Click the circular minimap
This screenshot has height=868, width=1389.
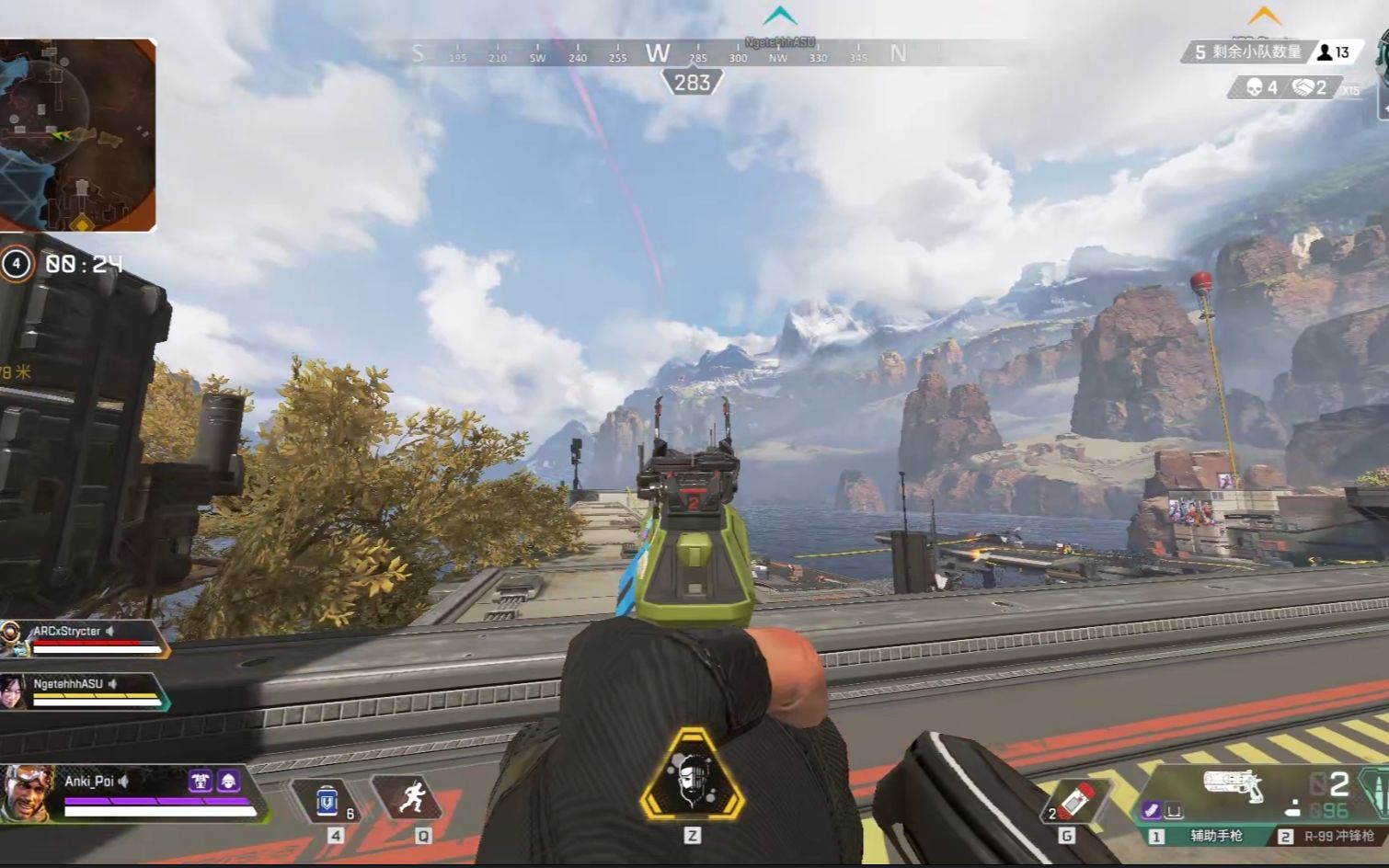click(x=77, y=134)
